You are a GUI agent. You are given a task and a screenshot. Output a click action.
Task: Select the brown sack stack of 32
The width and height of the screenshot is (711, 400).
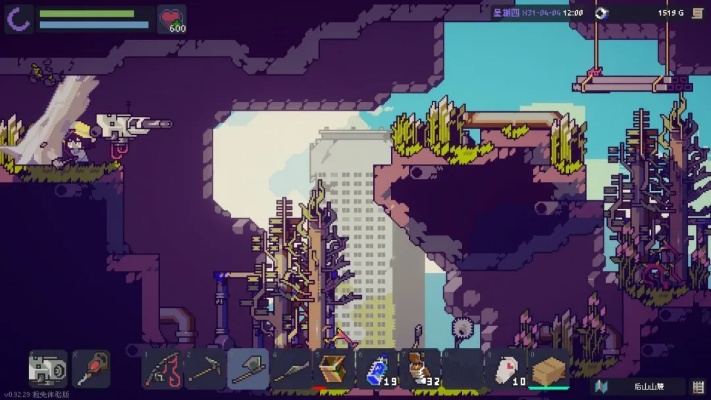coord(419,369)
